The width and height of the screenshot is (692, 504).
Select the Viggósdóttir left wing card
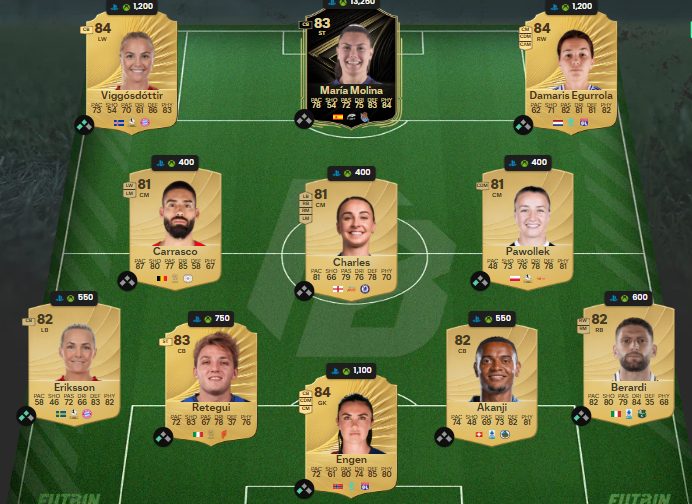(x=130, y=72)
